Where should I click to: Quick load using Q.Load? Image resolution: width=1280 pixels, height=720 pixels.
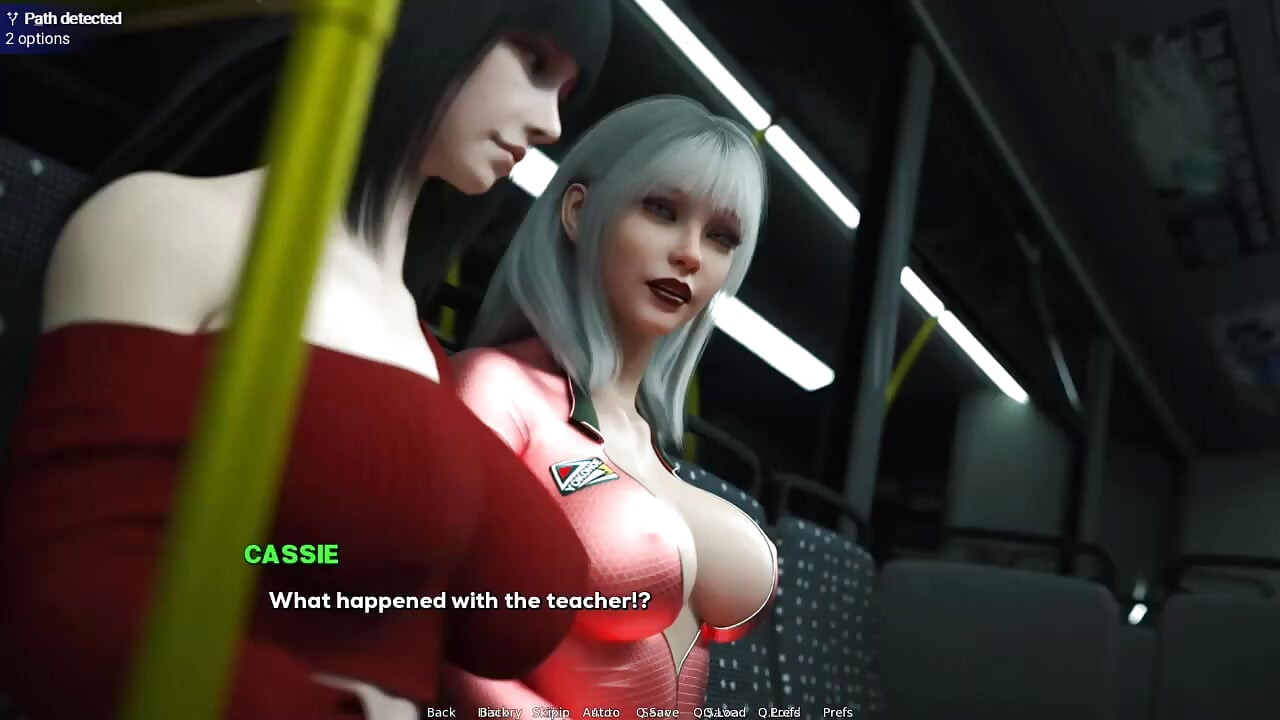722,712
